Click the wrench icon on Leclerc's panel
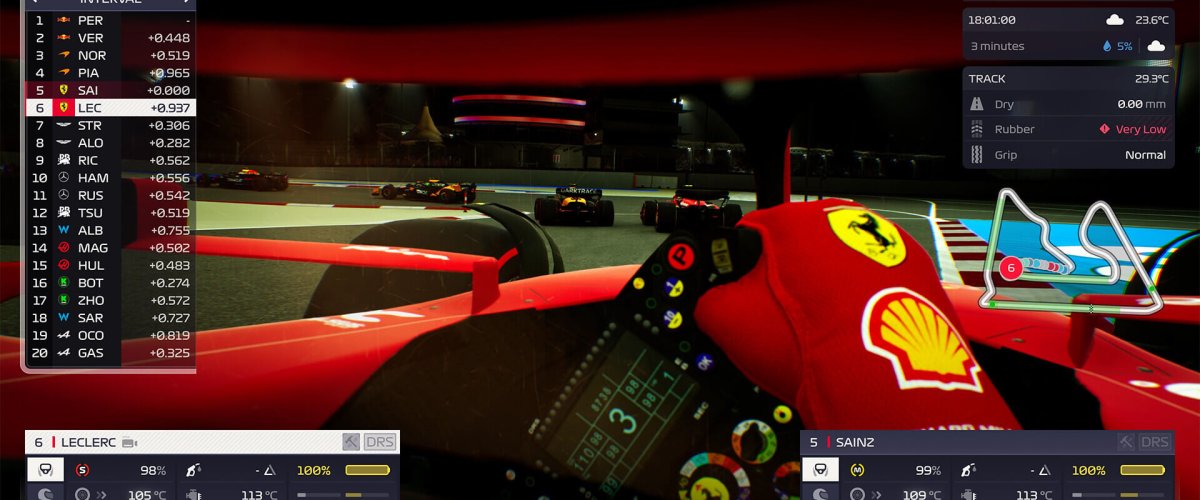The width and height of the screenshot is (1200, 500). coord(351,442)
